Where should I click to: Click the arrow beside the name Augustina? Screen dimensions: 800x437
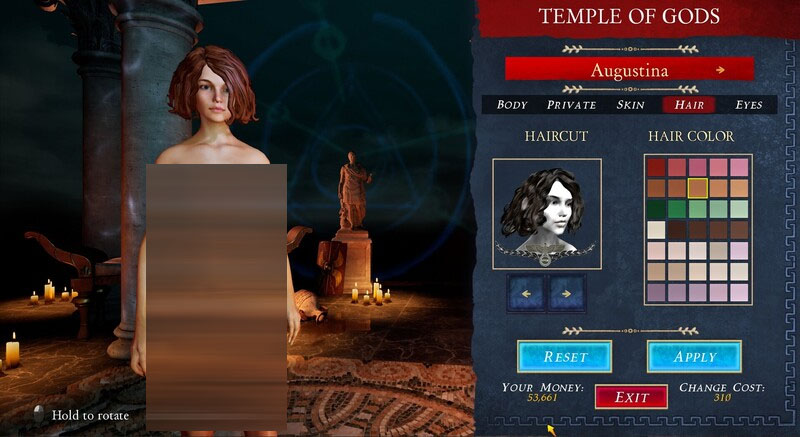720,70
